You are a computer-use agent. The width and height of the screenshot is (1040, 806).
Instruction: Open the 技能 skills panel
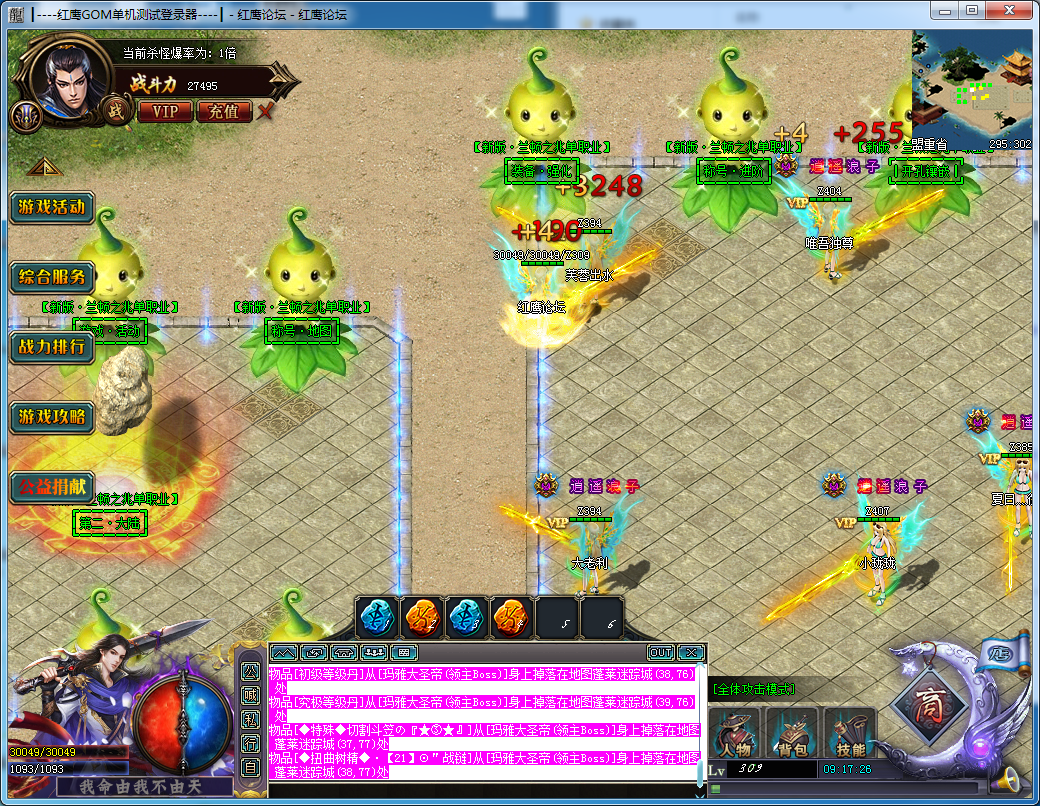point(848,734)
